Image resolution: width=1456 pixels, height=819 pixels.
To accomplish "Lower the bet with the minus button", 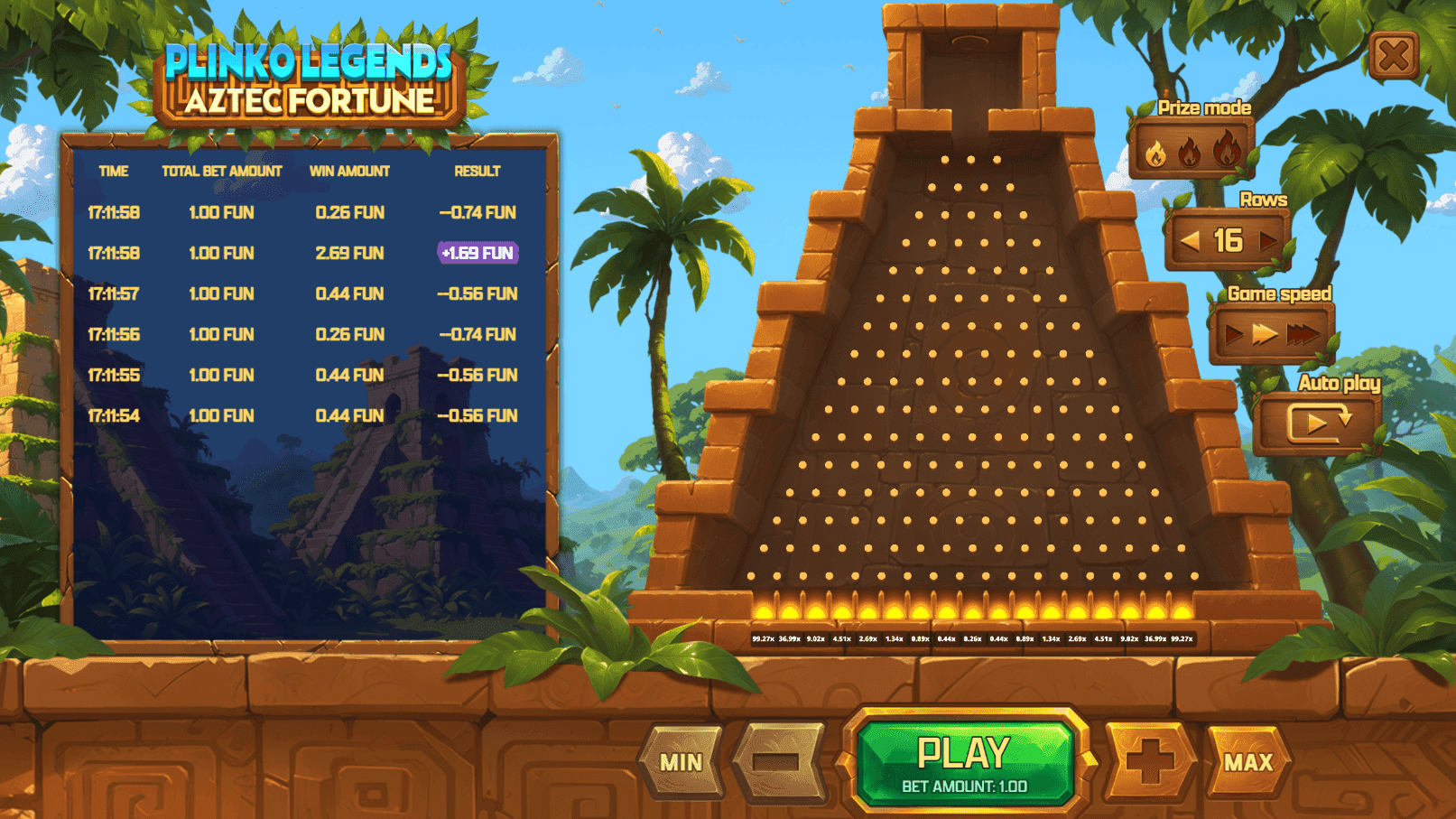I will coord(778,761).
